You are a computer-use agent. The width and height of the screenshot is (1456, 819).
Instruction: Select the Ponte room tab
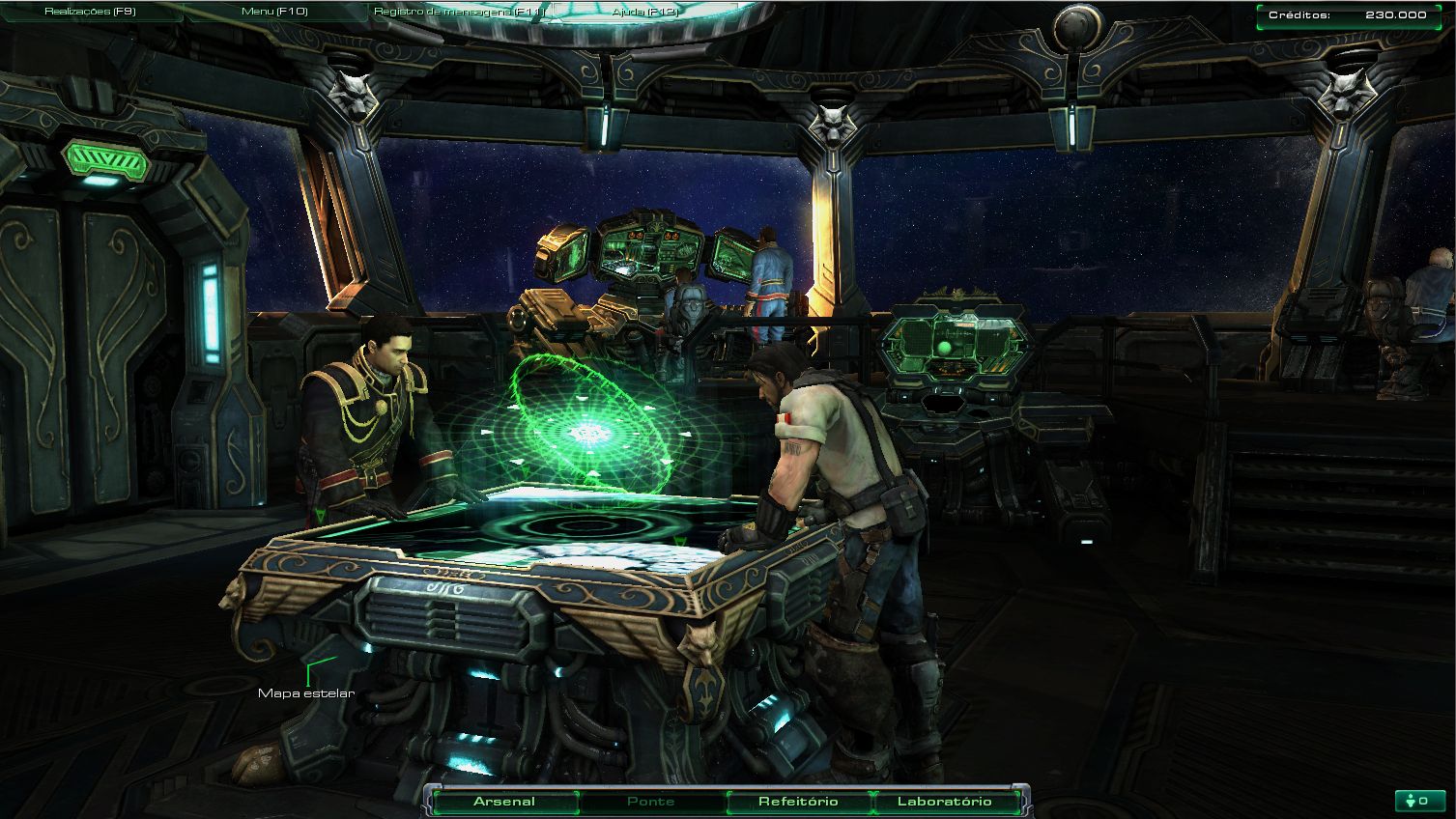(651, 802)
